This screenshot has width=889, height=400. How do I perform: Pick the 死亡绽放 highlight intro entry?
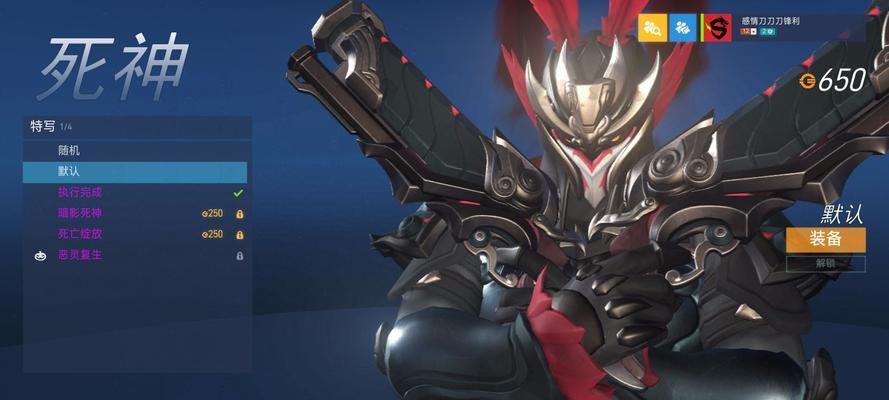(137, 234)
